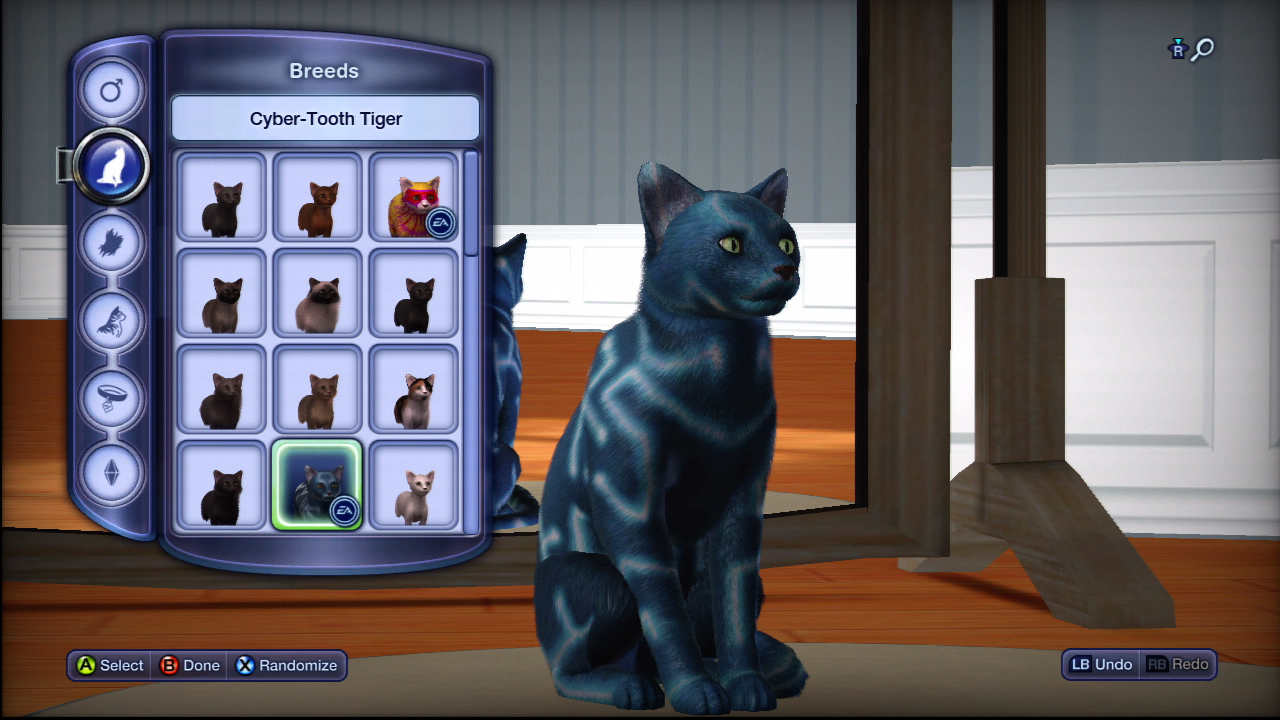Open the striped cat head markings tab
This screenshot has width=1280, height=720.
point(111,319)
